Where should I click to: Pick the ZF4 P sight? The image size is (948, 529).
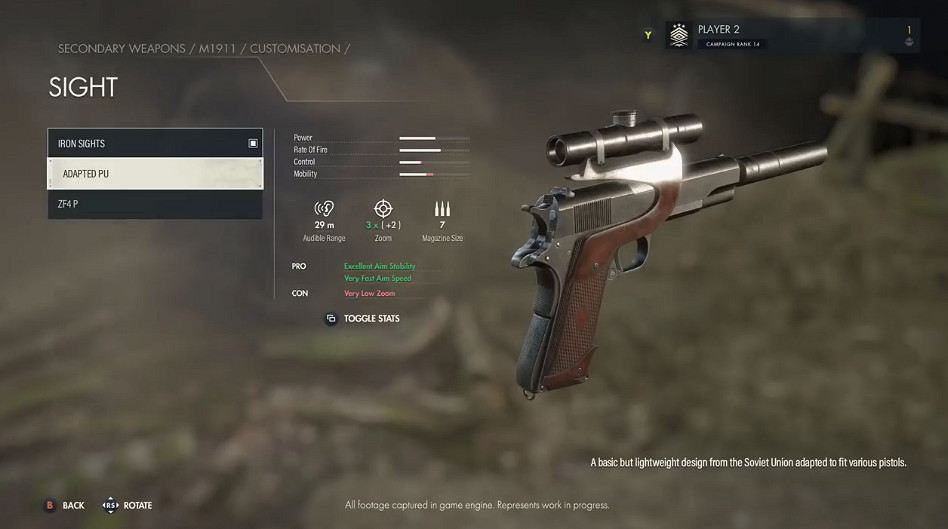pos(154,204)
